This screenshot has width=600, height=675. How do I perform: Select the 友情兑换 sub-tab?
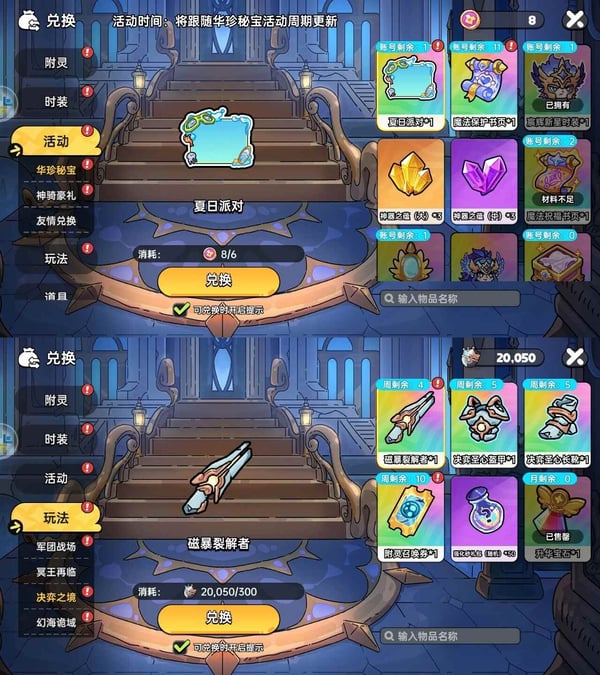(55, 221)
